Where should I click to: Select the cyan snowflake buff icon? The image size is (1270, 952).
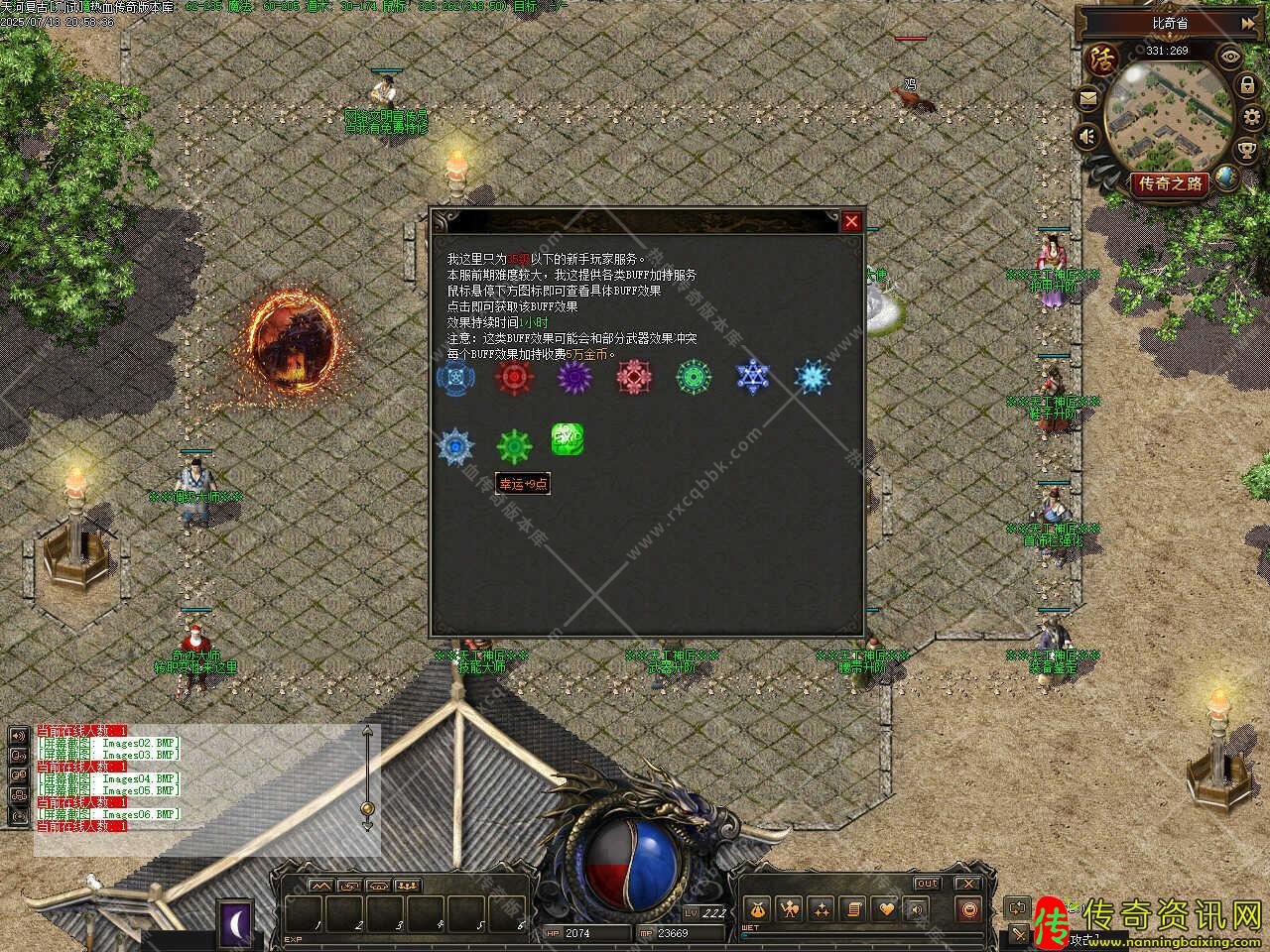pyautogui.click(x=813, y=377)
